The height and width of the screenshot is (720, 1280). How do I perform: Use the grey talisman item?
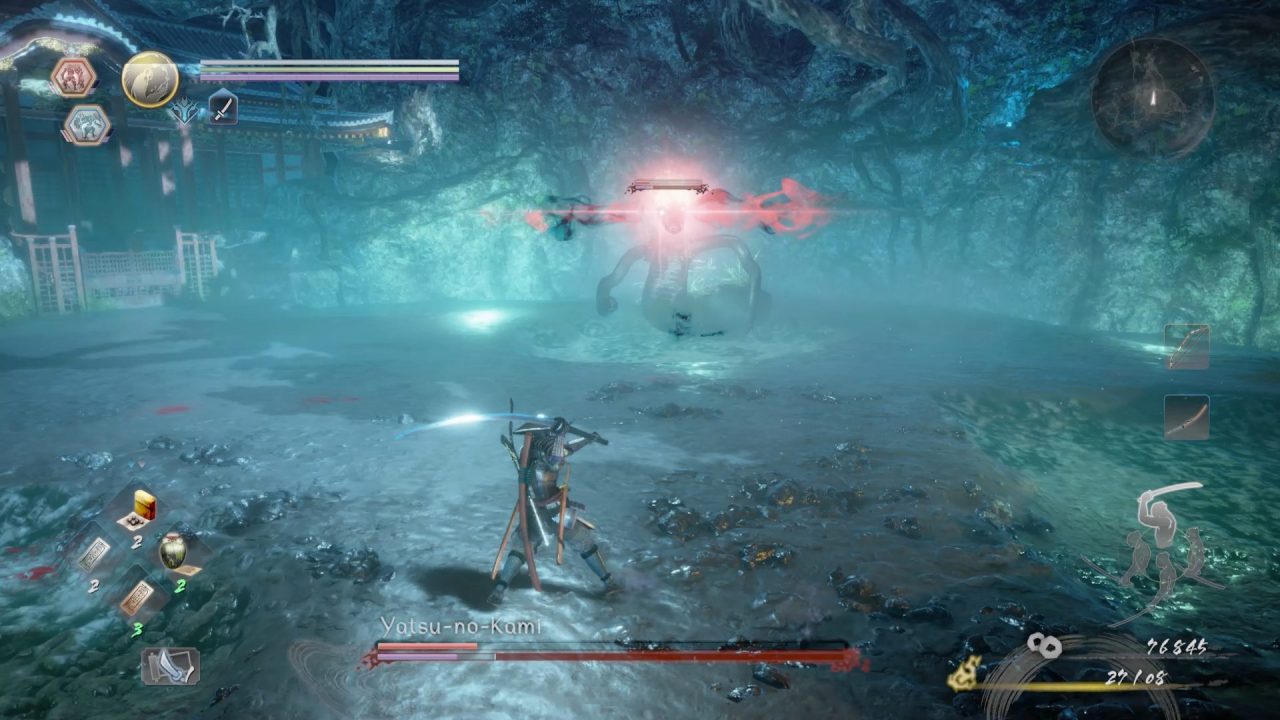click(96, 553)
